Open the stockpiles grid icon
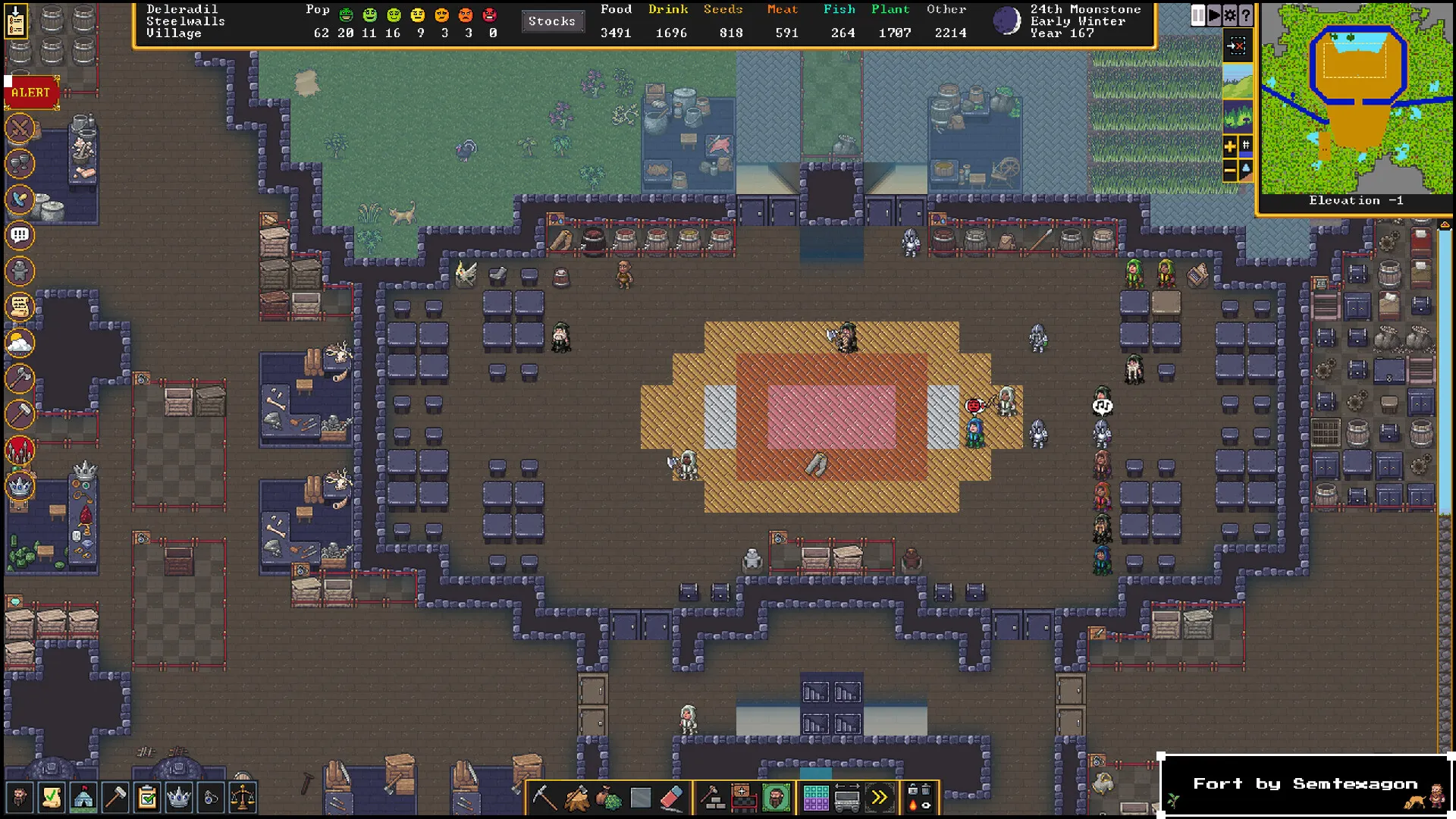Screen dimensions: 1456x819 (816, 798)
